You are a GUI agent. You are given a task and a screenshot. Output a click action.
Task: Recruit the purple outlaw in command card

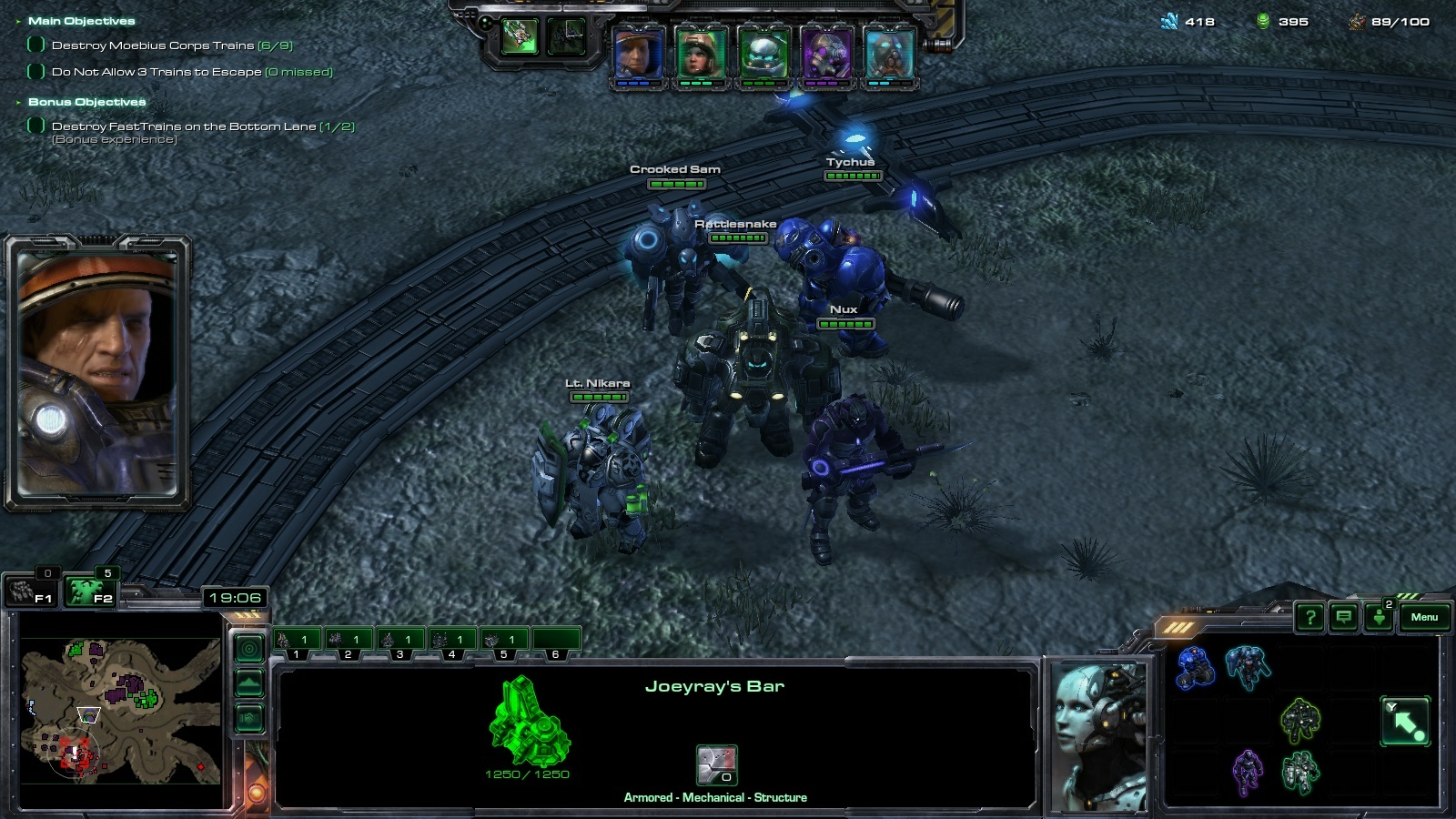click(x=1247, y=772)
